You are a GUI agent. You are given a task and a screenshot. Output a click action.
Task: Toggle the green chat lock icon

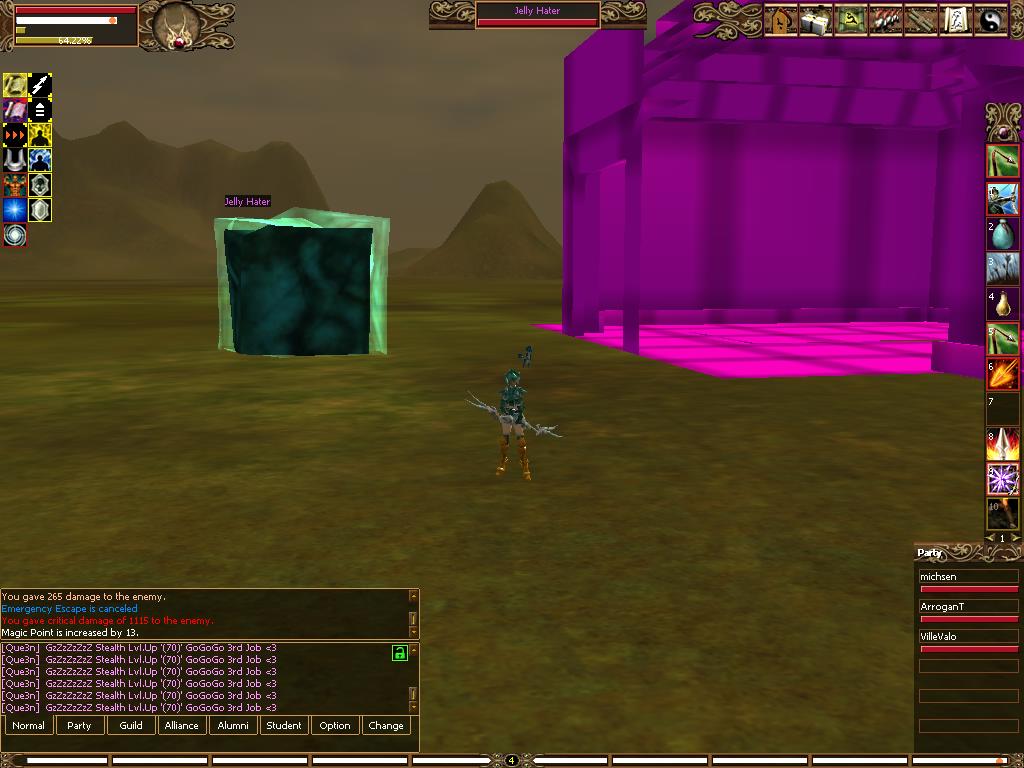click(x=400, y=653)
